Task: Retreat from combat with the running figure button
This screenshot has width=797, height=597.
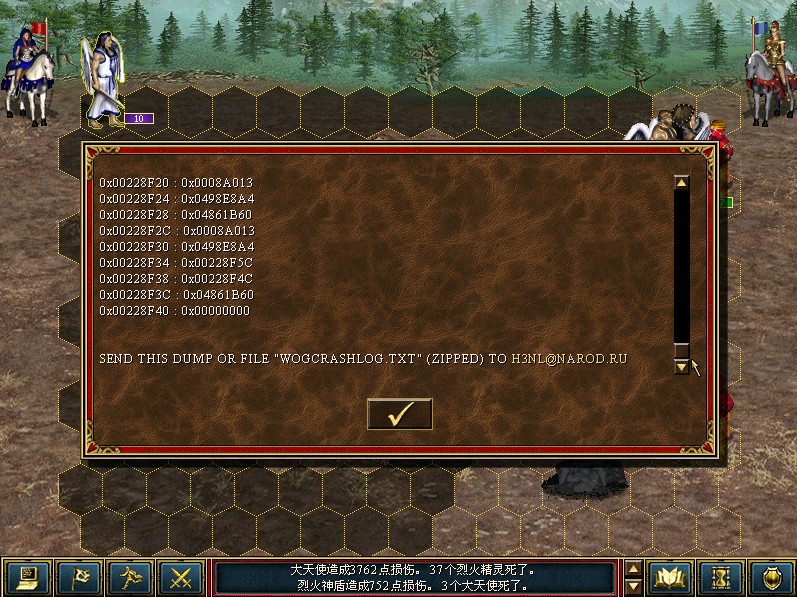Action: point(130,577)
